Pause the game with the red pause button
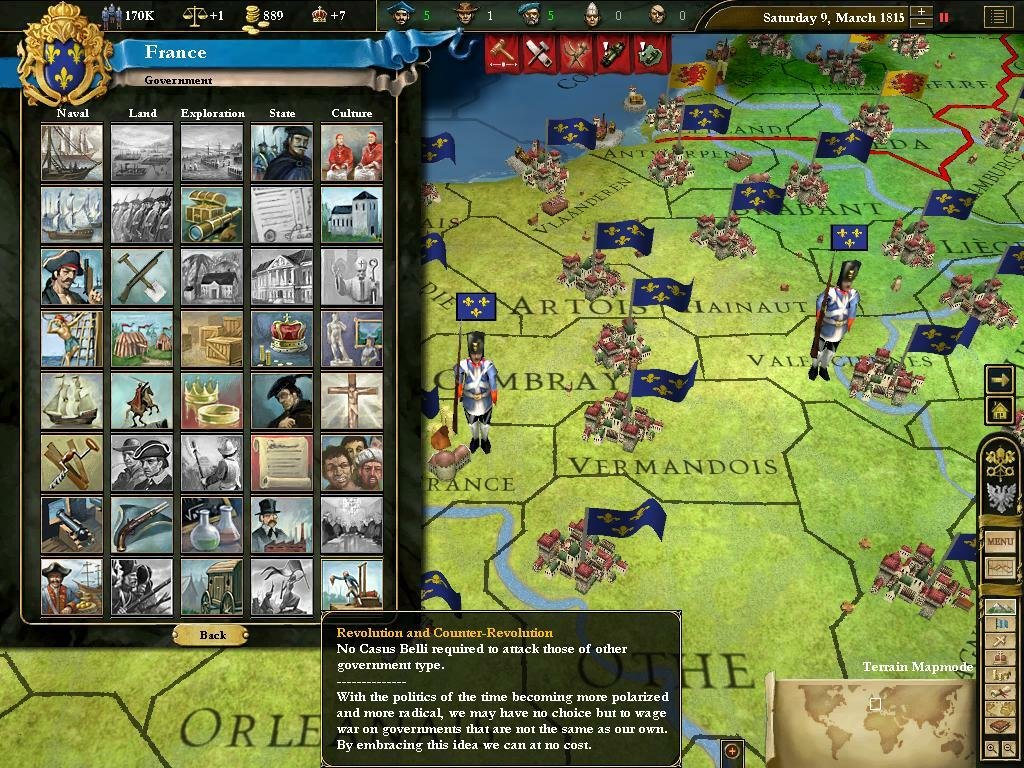Image resolution: width=1024 pixels, height=768 pixels. [943, 17]
